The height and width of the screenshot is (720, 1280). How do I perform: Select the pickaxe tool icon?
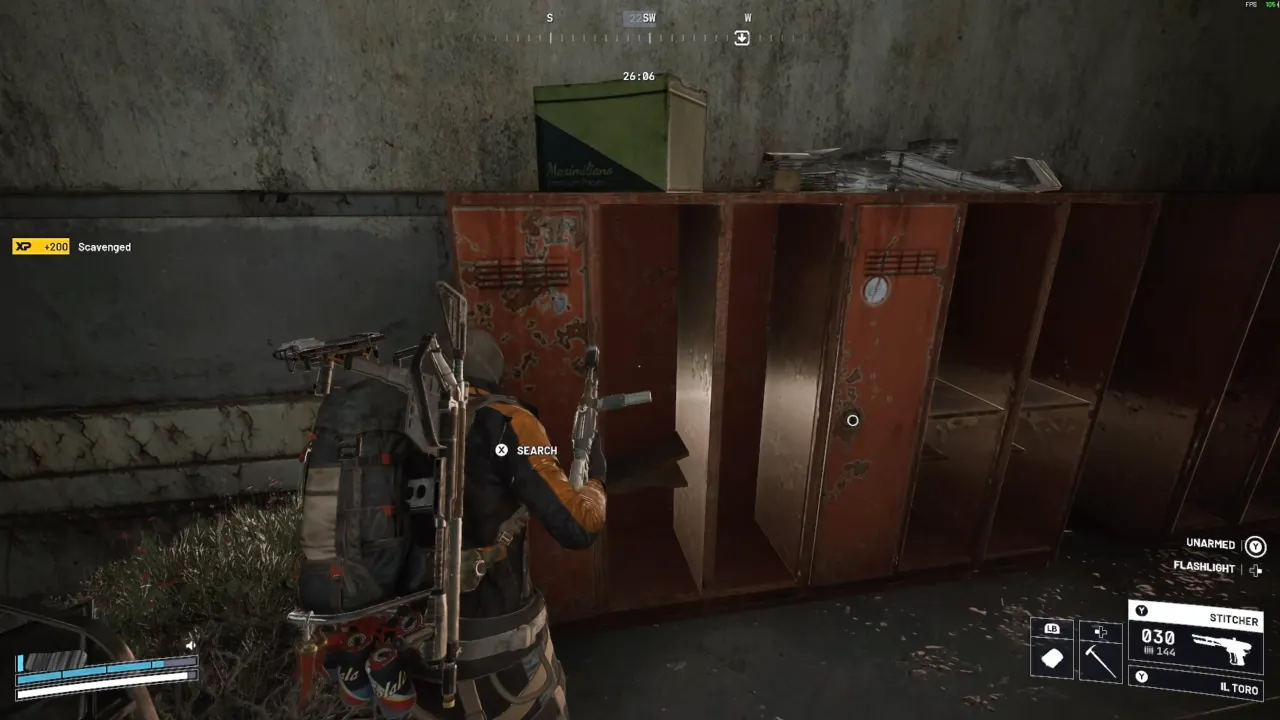pyautogui.click(x=1100, y=659)
